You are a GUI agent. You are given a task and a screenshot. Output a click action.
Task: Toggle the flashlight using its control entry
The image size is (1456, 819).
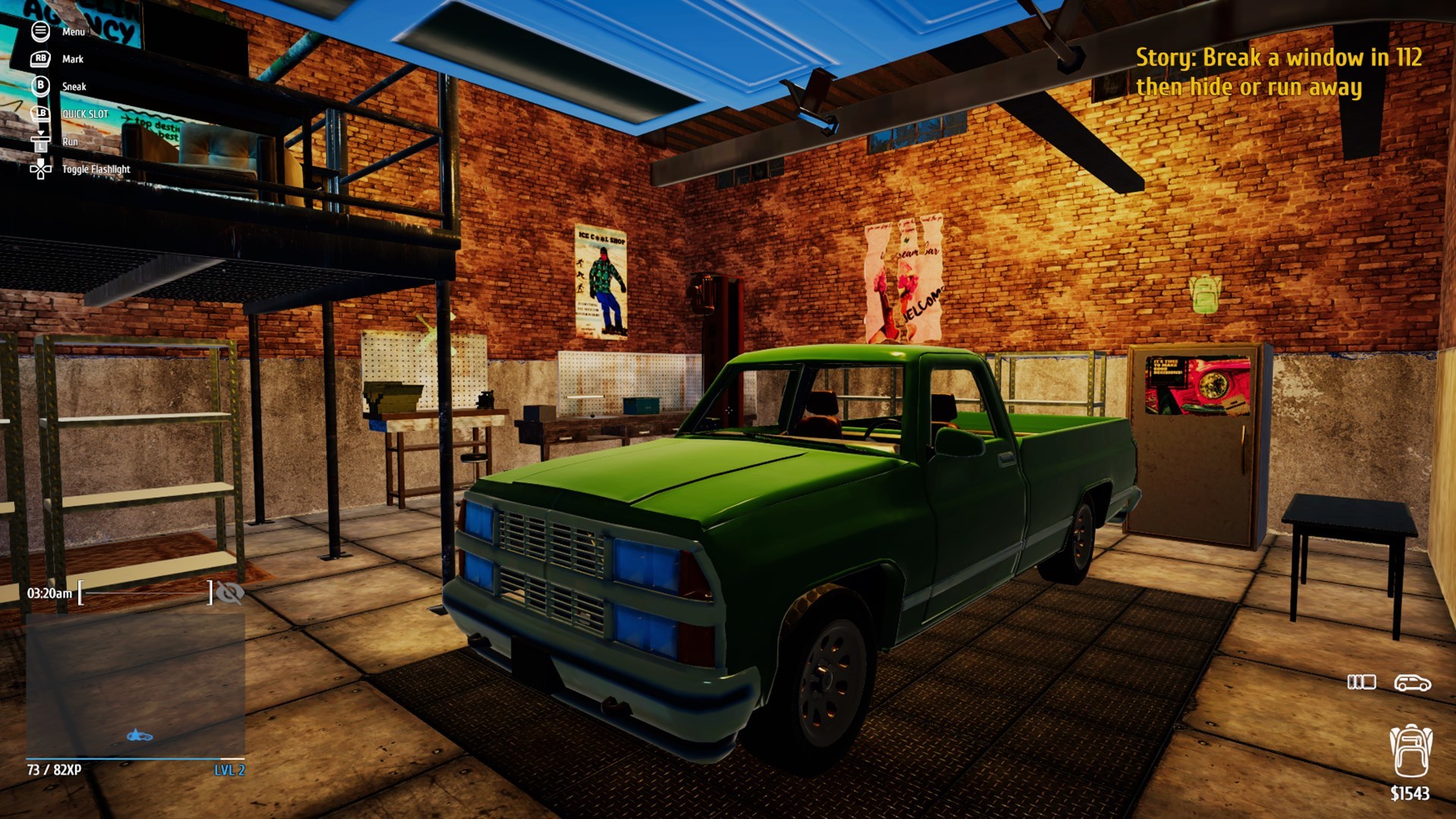click(x=96, y=169)
